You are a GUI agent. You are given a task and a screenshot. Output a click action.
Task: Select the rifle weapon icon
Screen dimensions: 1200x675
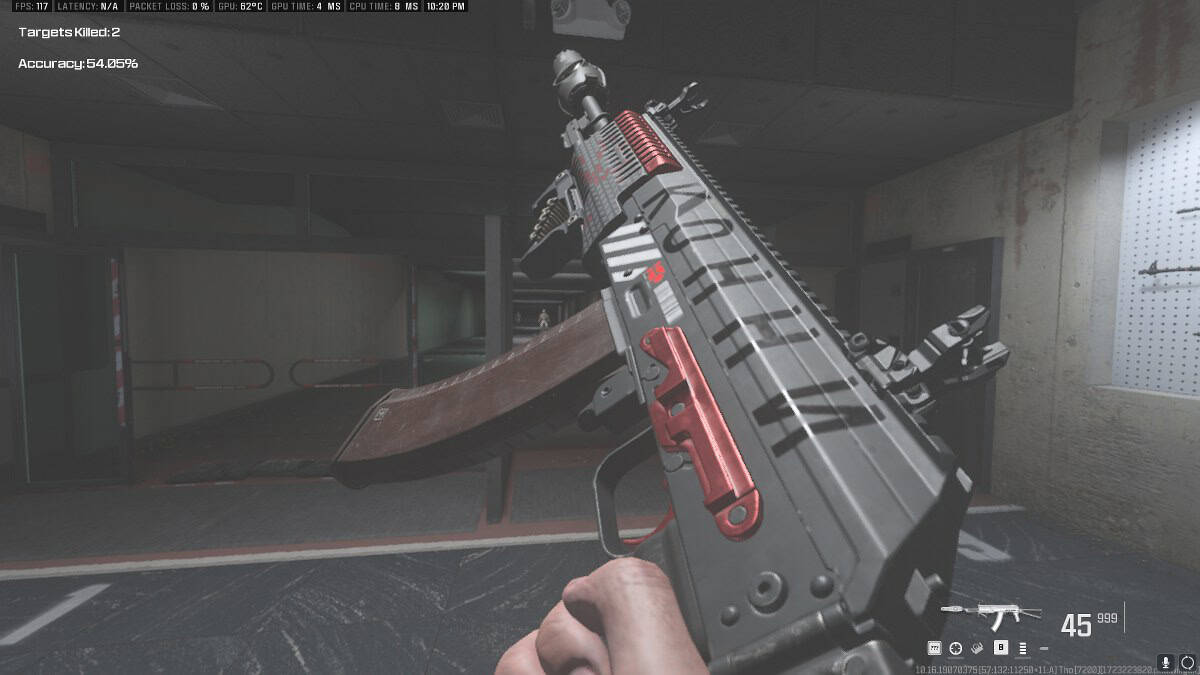(x=990, y=612)
